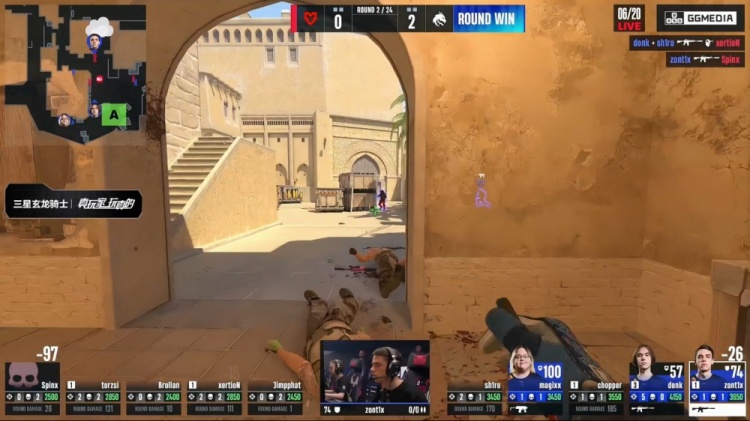The height and width of the screenshot is (421, 750).
Task: Click the red LIVE indicator badge
Action: tap(629, 26)
